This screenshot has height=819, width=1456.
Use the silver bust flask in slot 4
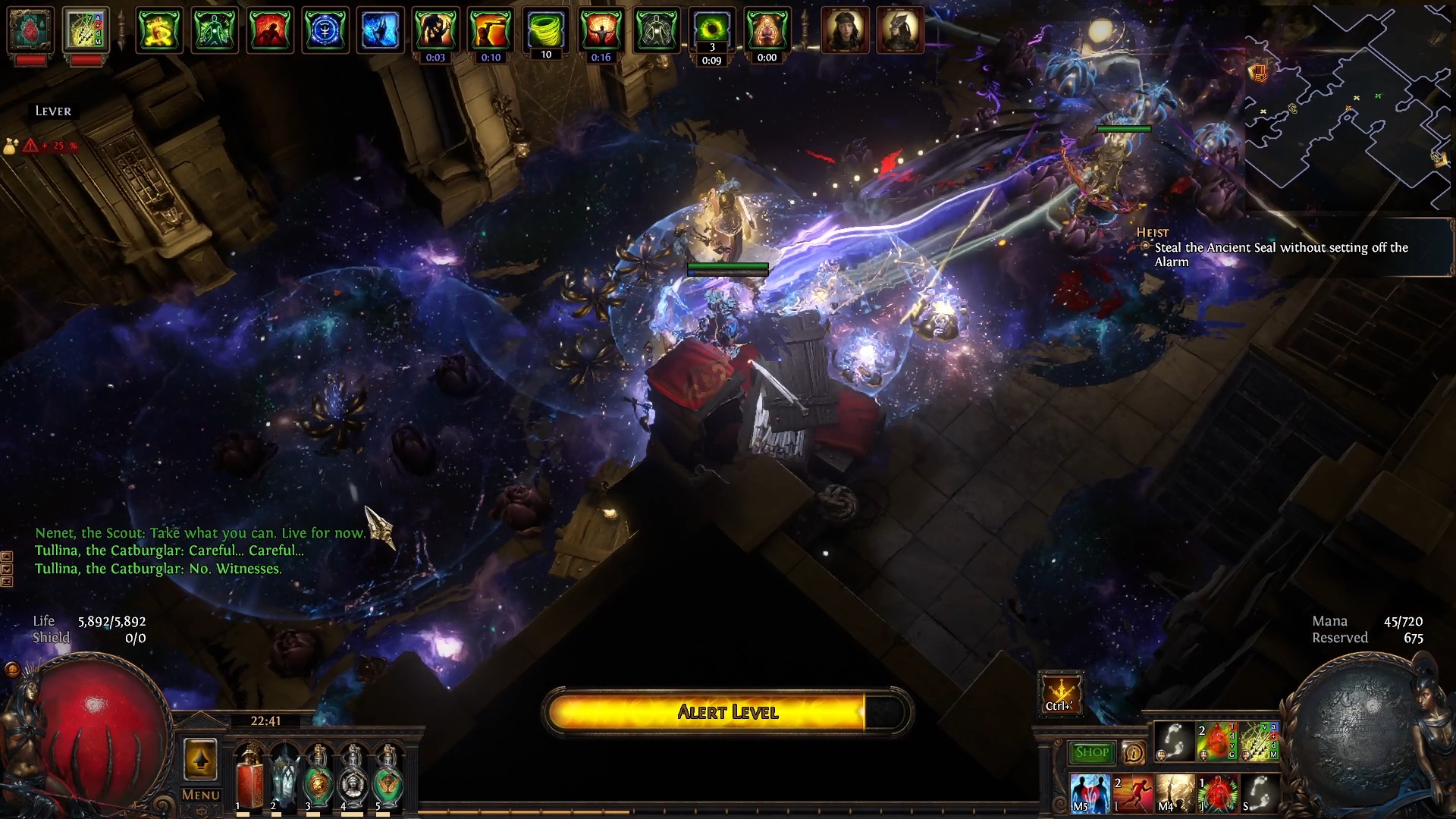point(353,775)
